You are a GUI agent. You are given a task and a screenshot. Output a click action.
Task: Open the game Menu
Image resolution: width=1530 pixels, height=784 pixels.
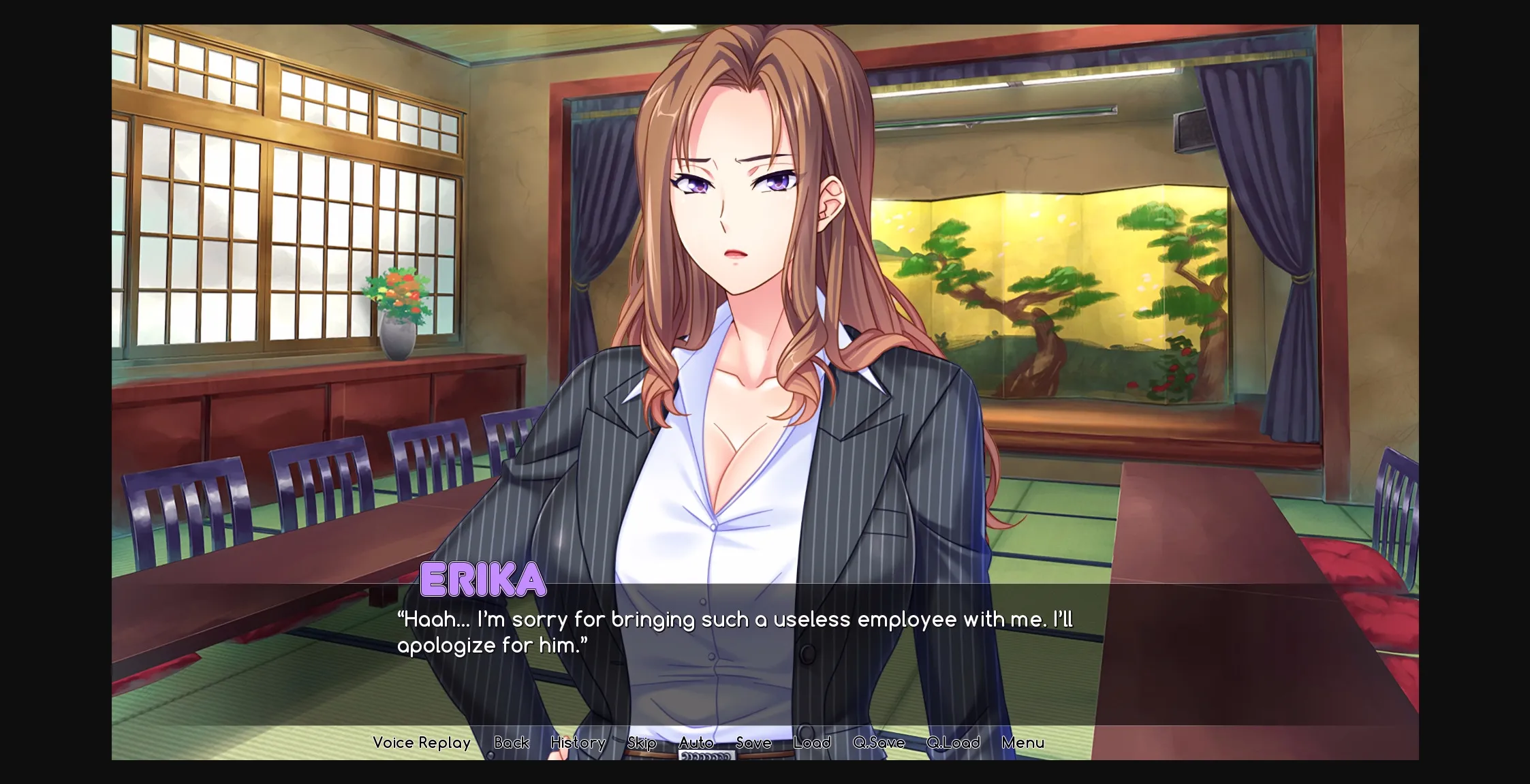(x=1022, y=742)
